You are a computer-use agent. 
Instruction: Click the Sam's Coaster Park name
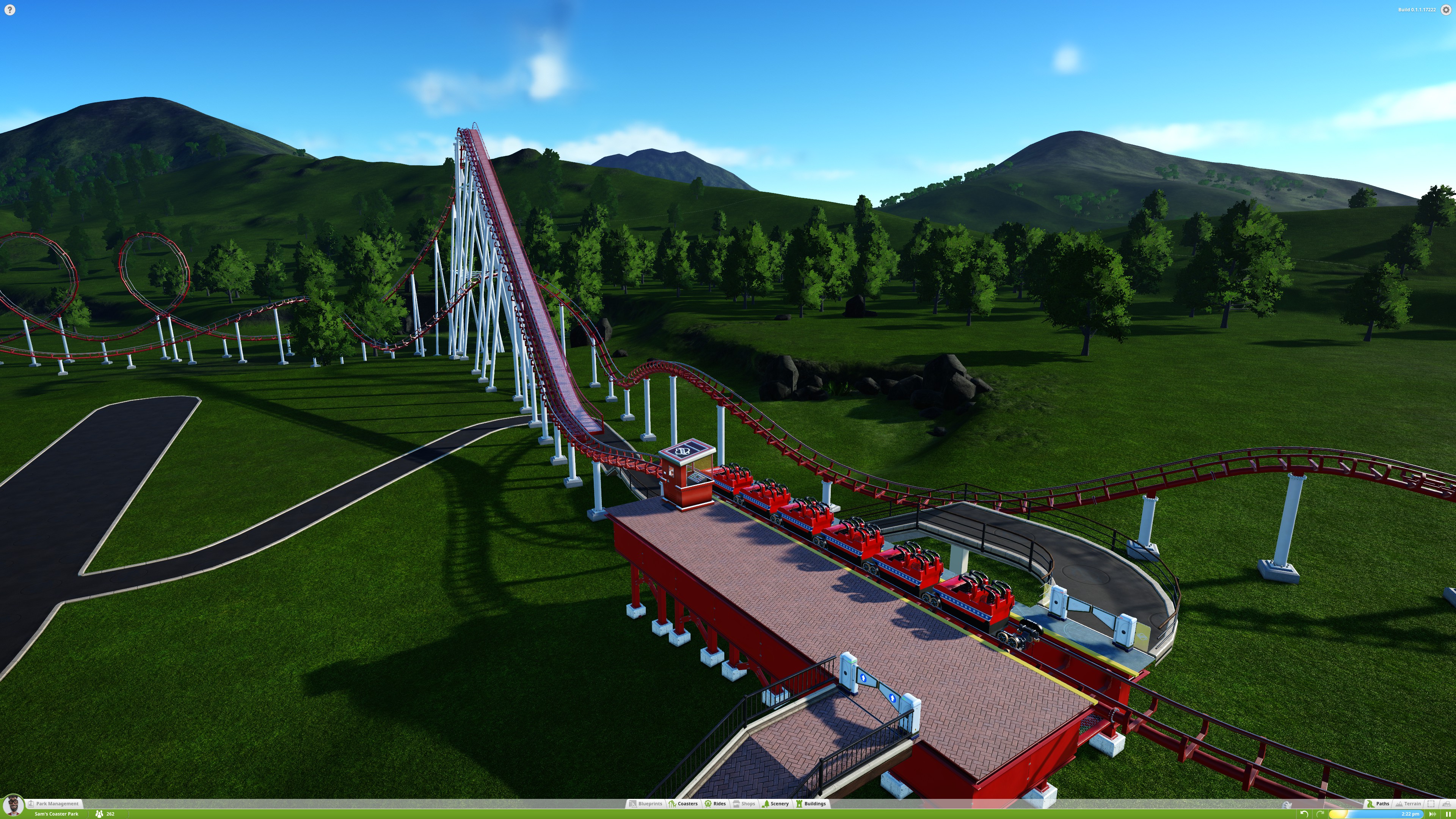point(56,814)
